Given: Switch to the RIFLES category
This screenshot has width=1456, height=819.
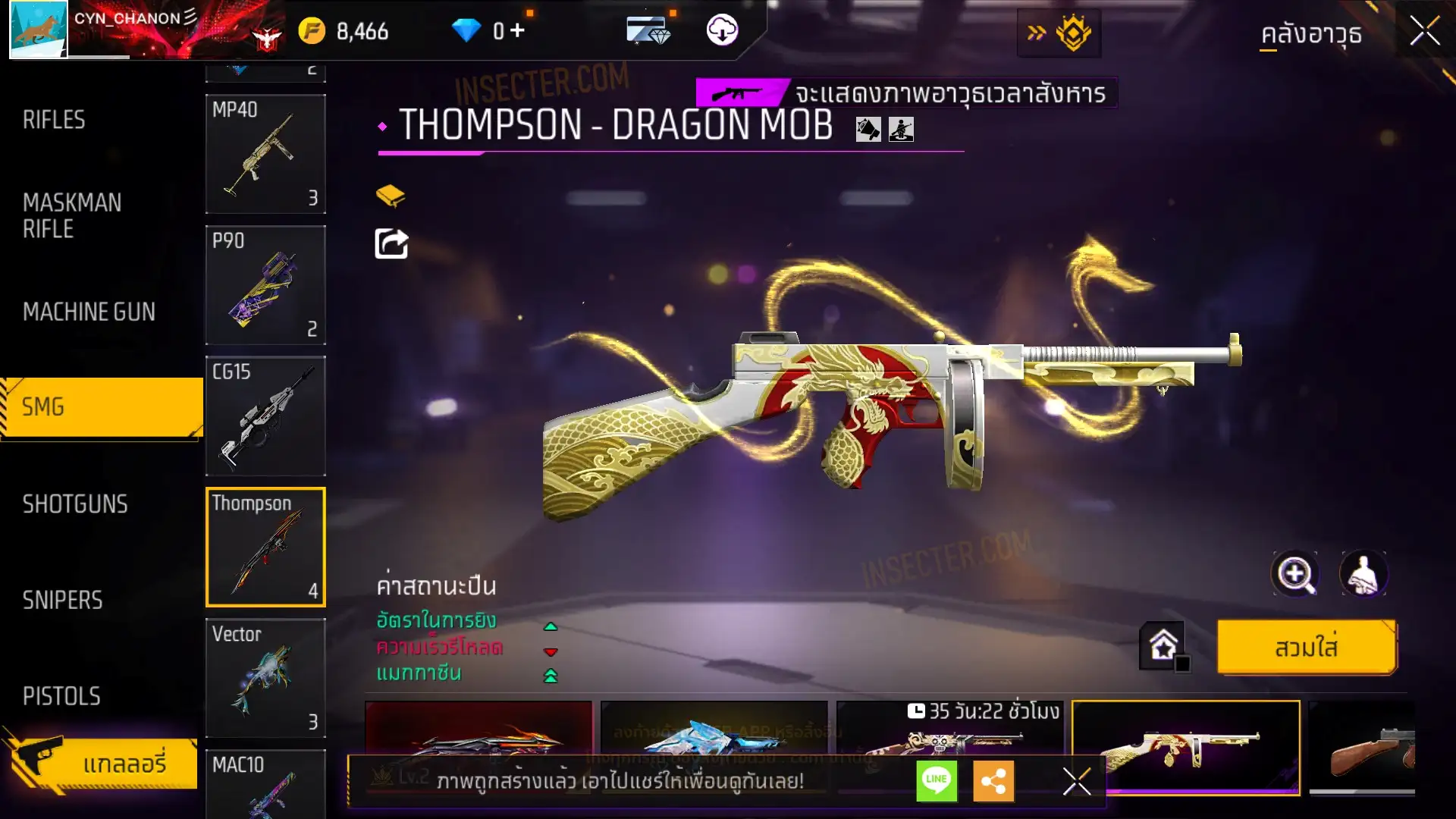Looking at the screenshot, I should pos(54,120).
